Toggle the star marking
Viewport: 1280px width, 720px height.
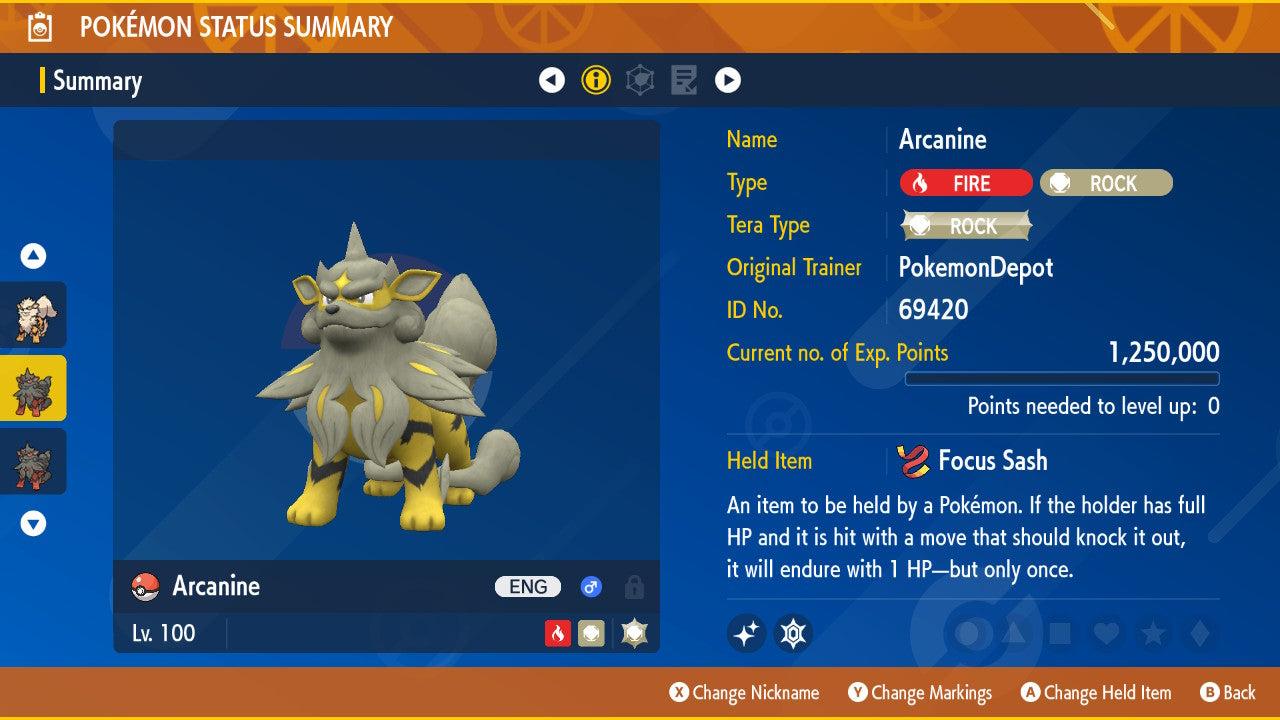click(x=1153, y=633)
